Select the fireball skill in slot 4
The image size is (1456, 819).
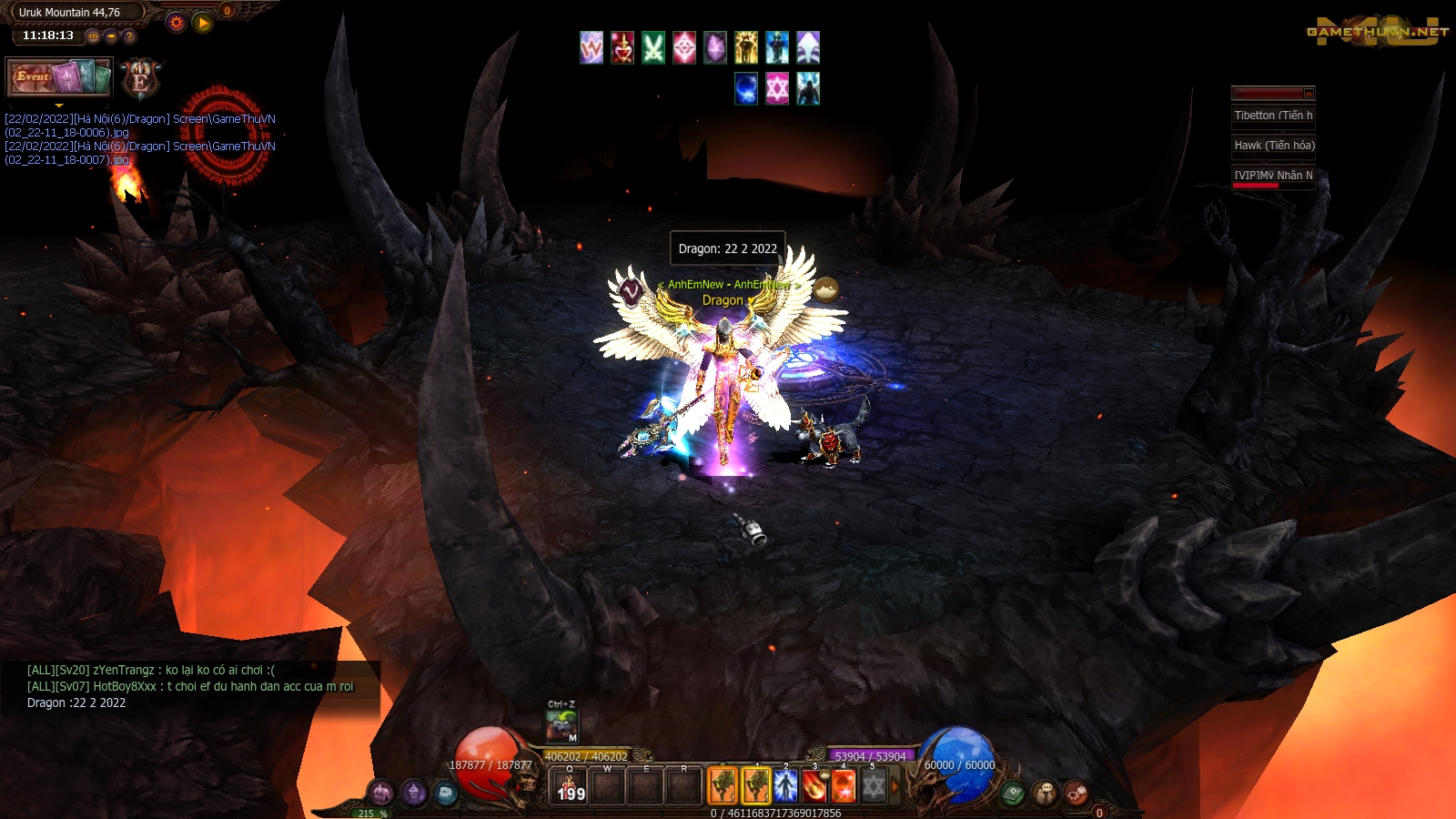point(843,786)
